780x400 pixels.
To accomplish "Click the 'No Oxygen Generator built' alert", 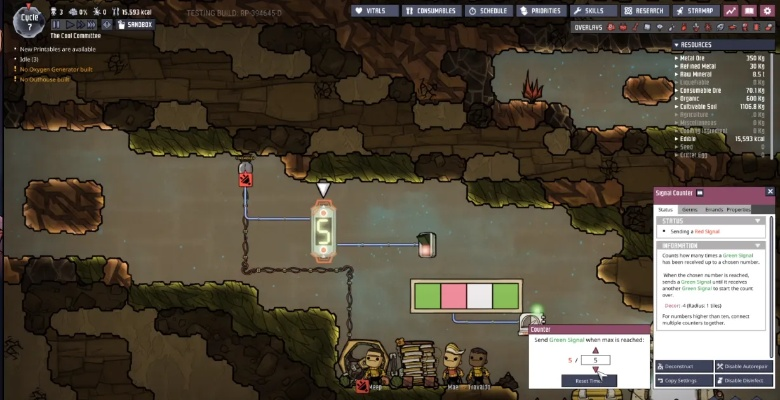I will click(x=50, y=69).
